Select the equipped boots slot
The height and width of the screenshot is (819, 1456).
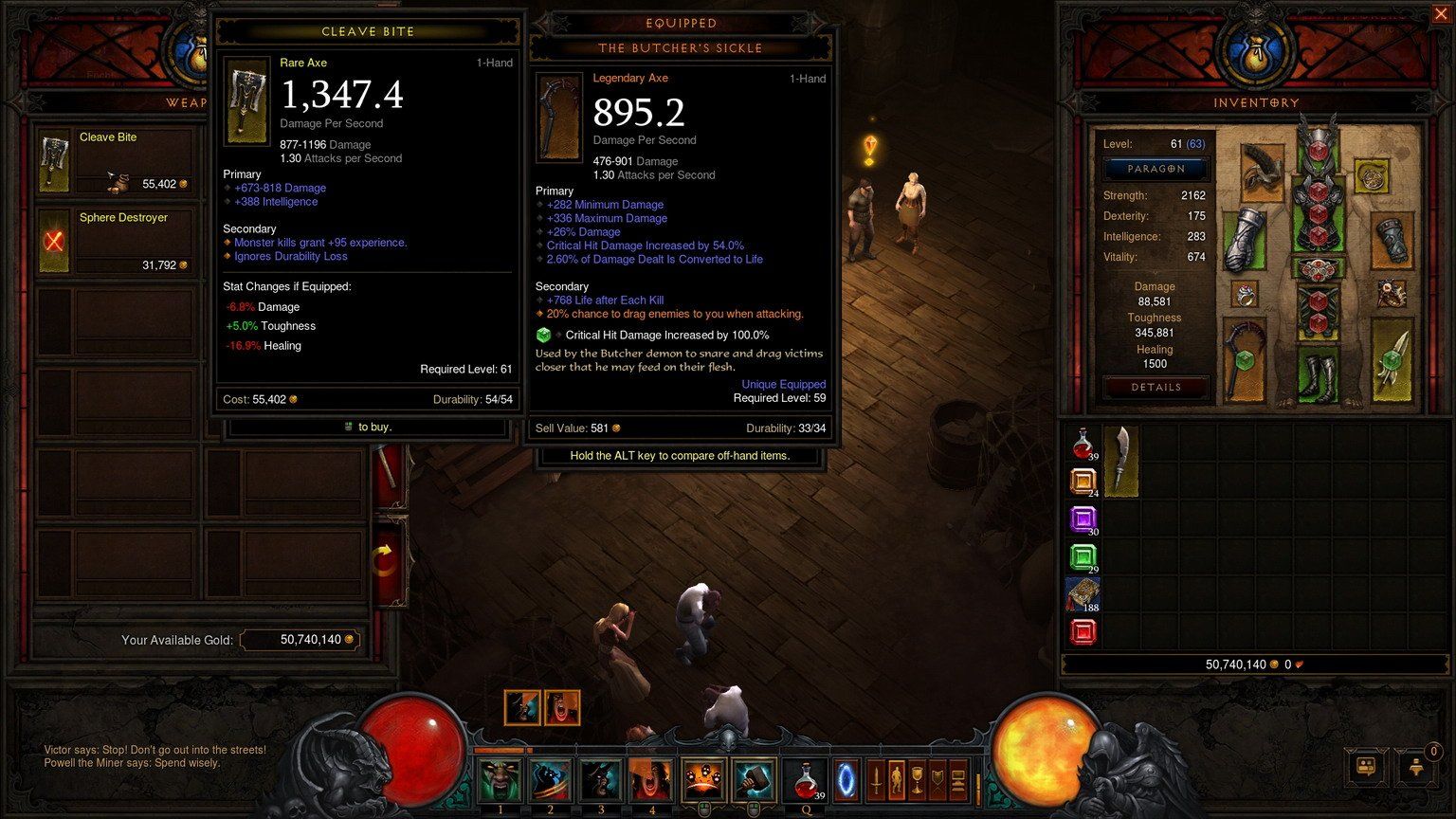click(x=1319, y=375)
